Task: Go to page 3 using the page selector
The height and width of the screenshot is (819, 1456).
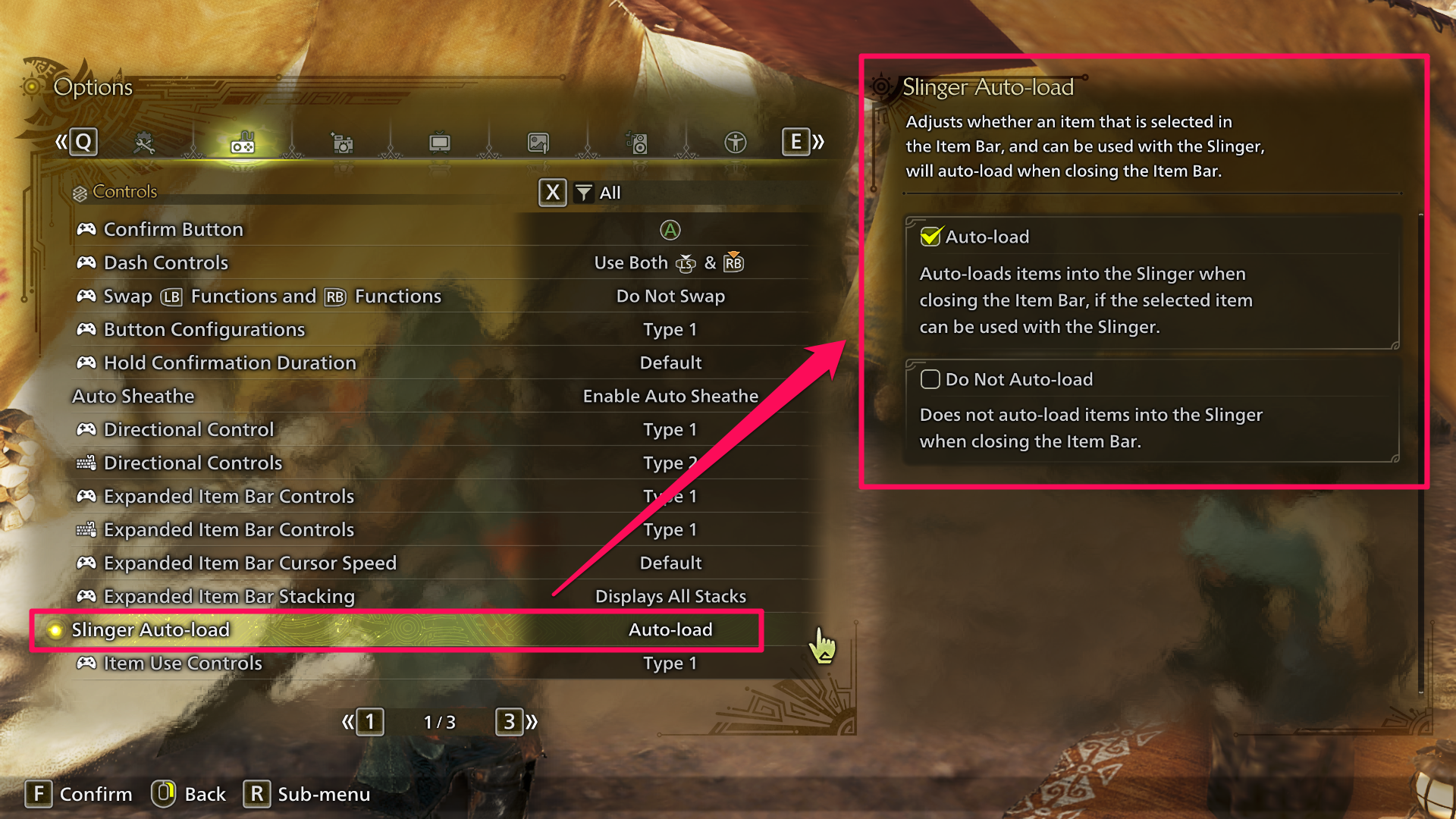Action: [510, 722]
